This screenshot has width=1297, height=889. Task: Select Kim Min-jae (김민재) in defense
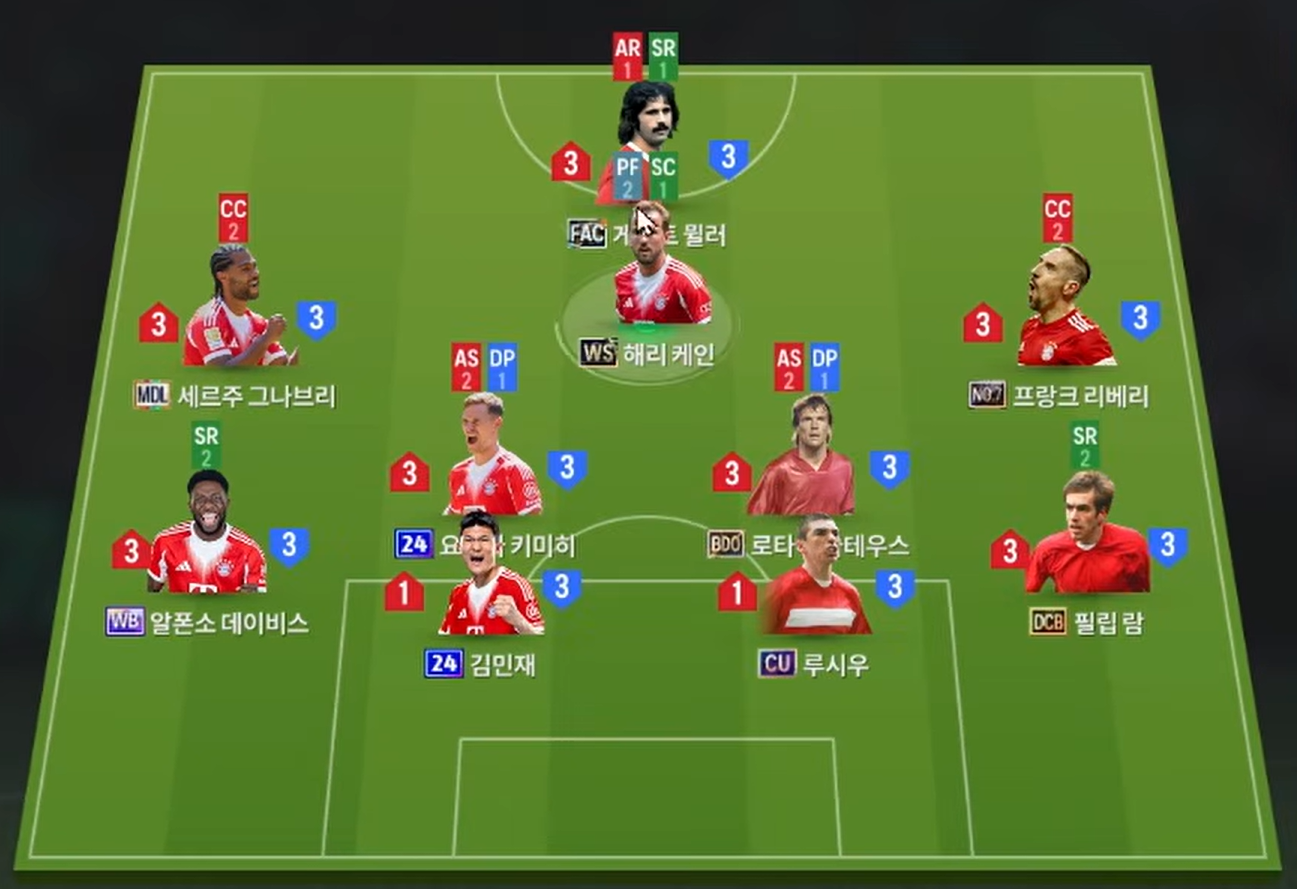(x=490, y=592)
